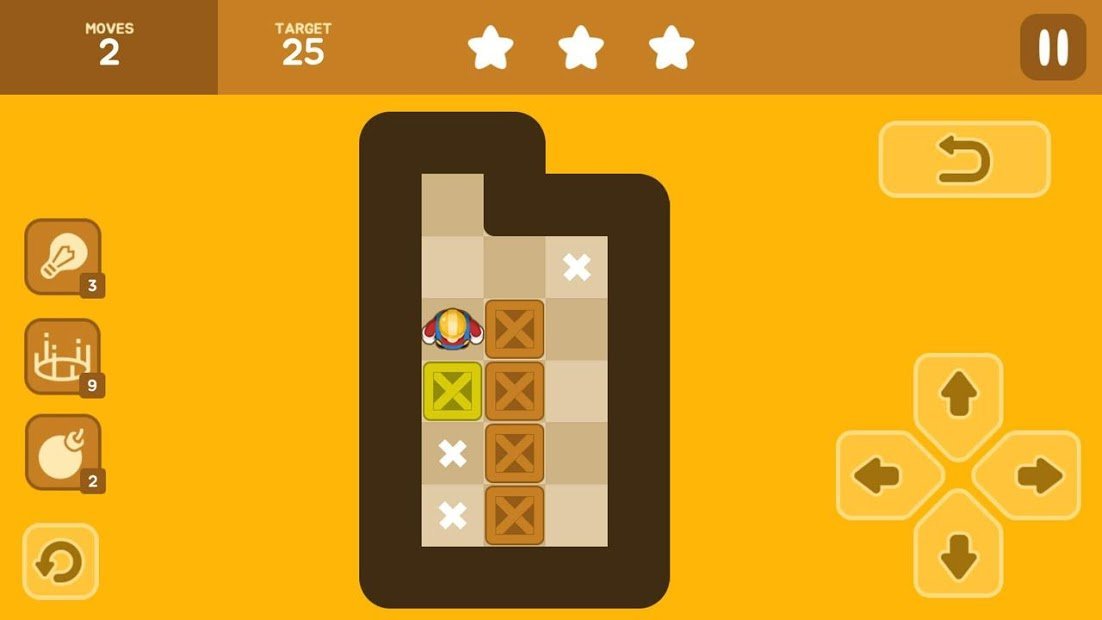Viewport: 1102px width, 620px height.
Task: Move up with the up arrow
Action: (x=958, y=400)
